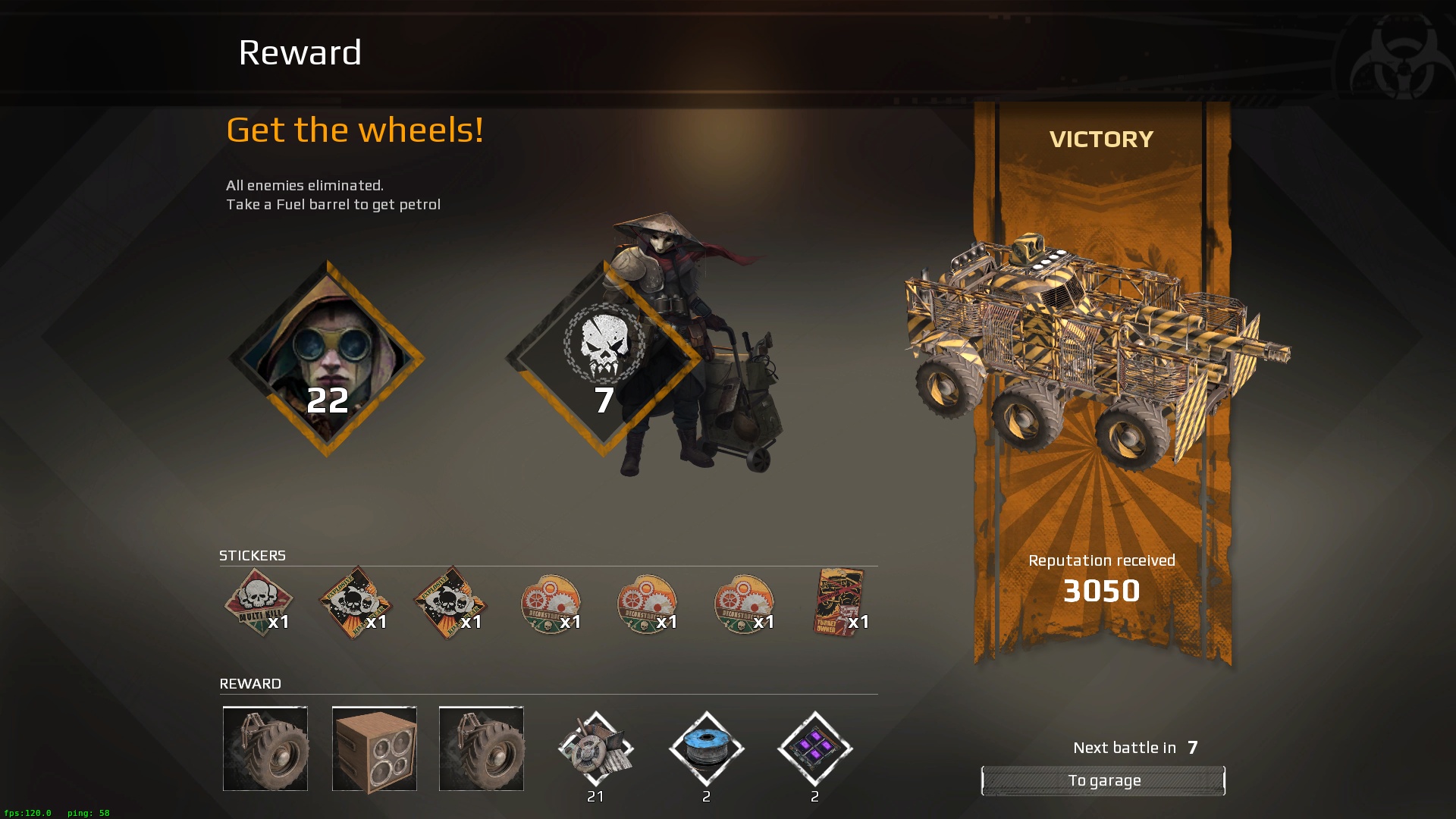
Task: Inspect the wooden speaker crate reward
Action: click(x=375, y=748)
